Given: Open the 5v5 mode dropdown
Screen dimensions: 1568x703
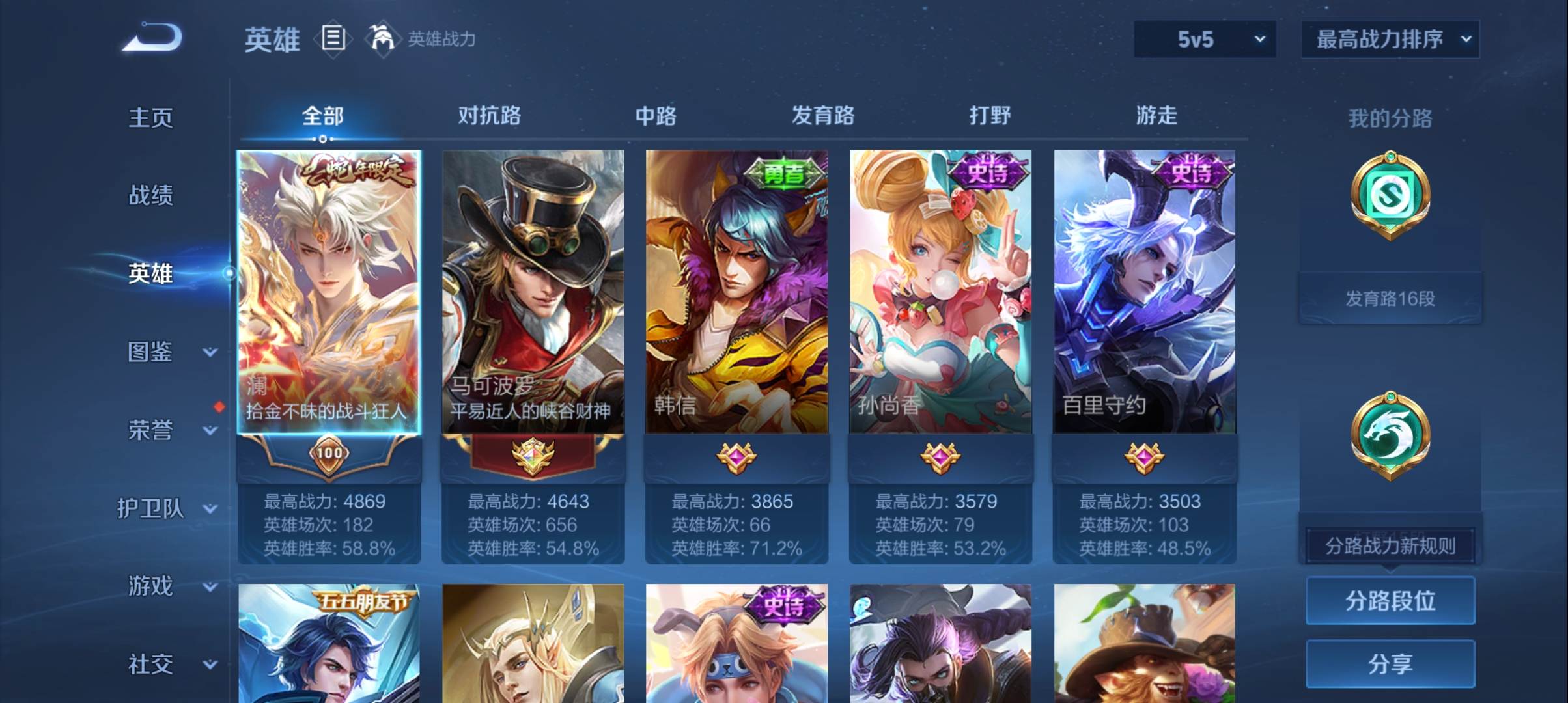Looking at the screenshot, I should (x=1205, y=39).
